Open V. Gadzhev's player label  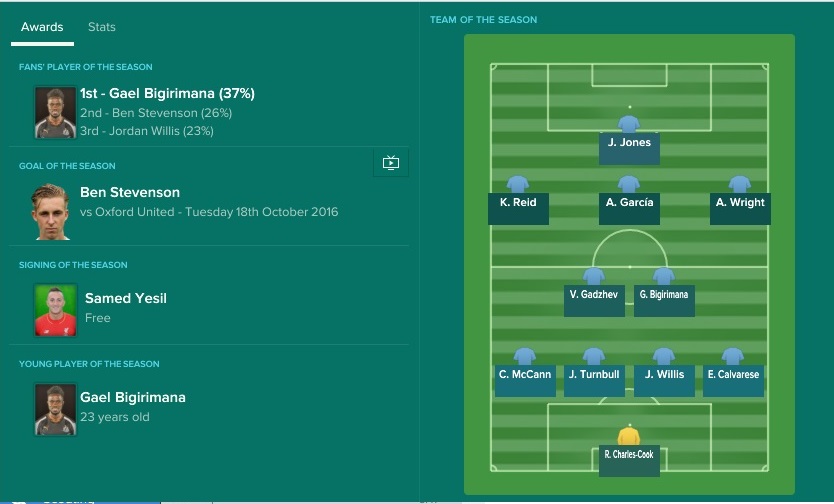coord(594,295)
